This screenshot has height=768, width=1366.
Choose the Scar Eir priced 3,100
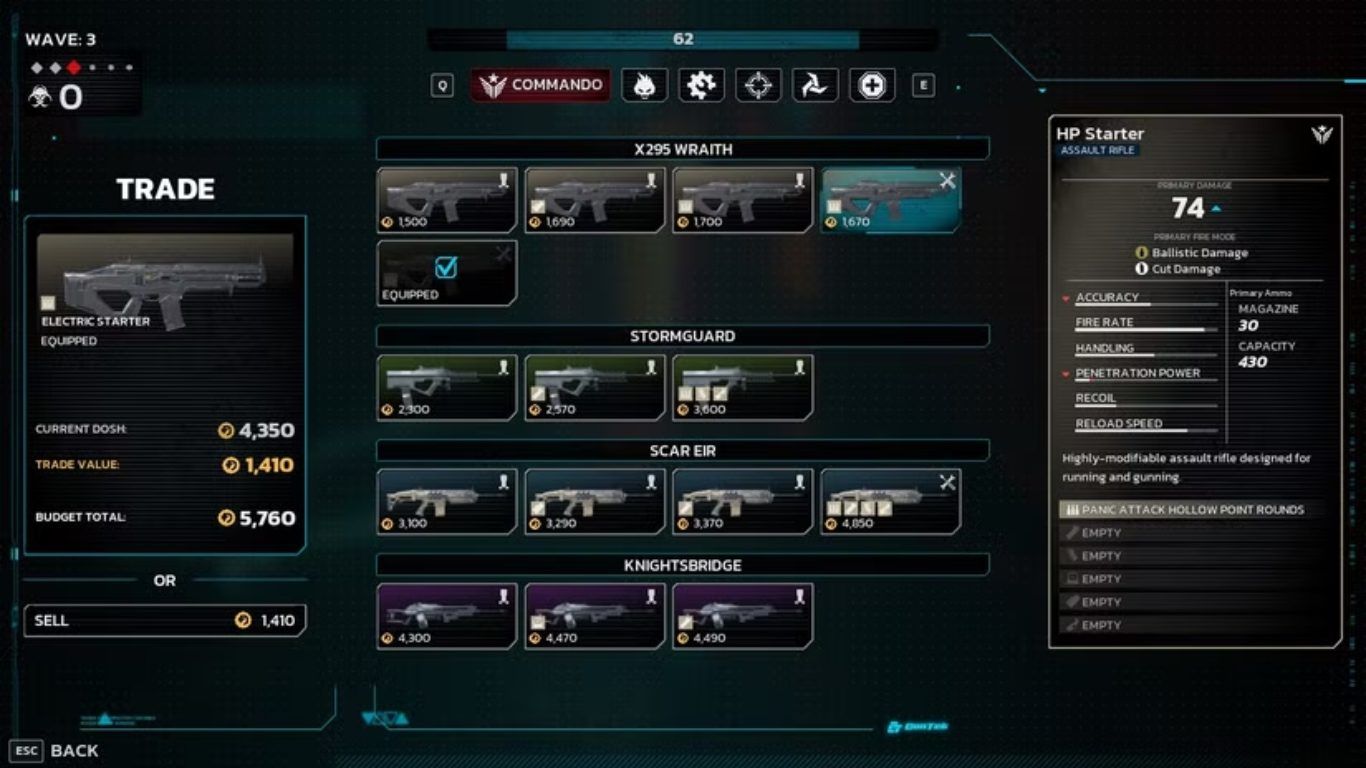(x=447, y=501)
